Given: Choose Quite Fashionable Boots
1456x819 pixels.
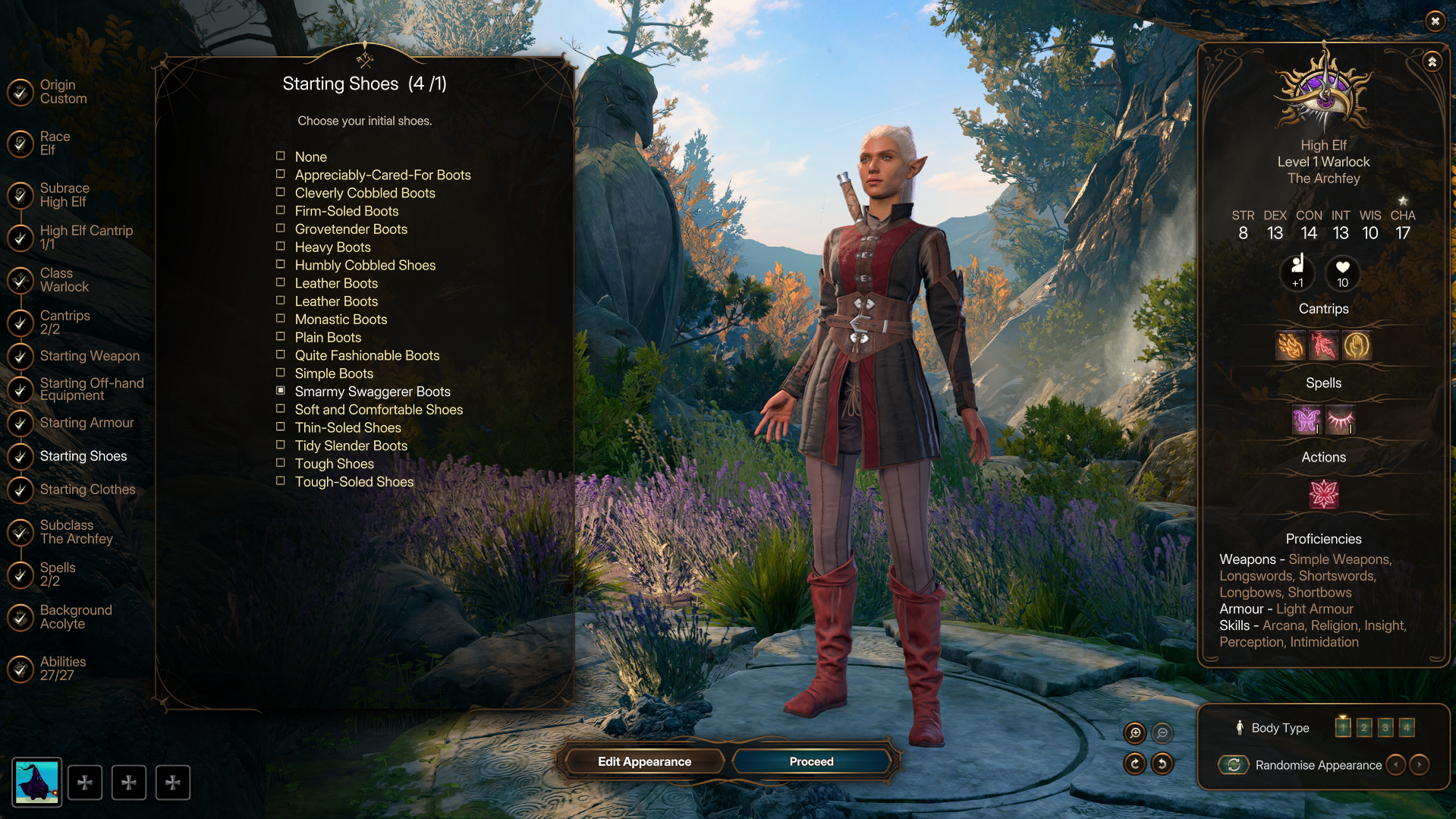Looking at the screenshot, I should [366, 355].
